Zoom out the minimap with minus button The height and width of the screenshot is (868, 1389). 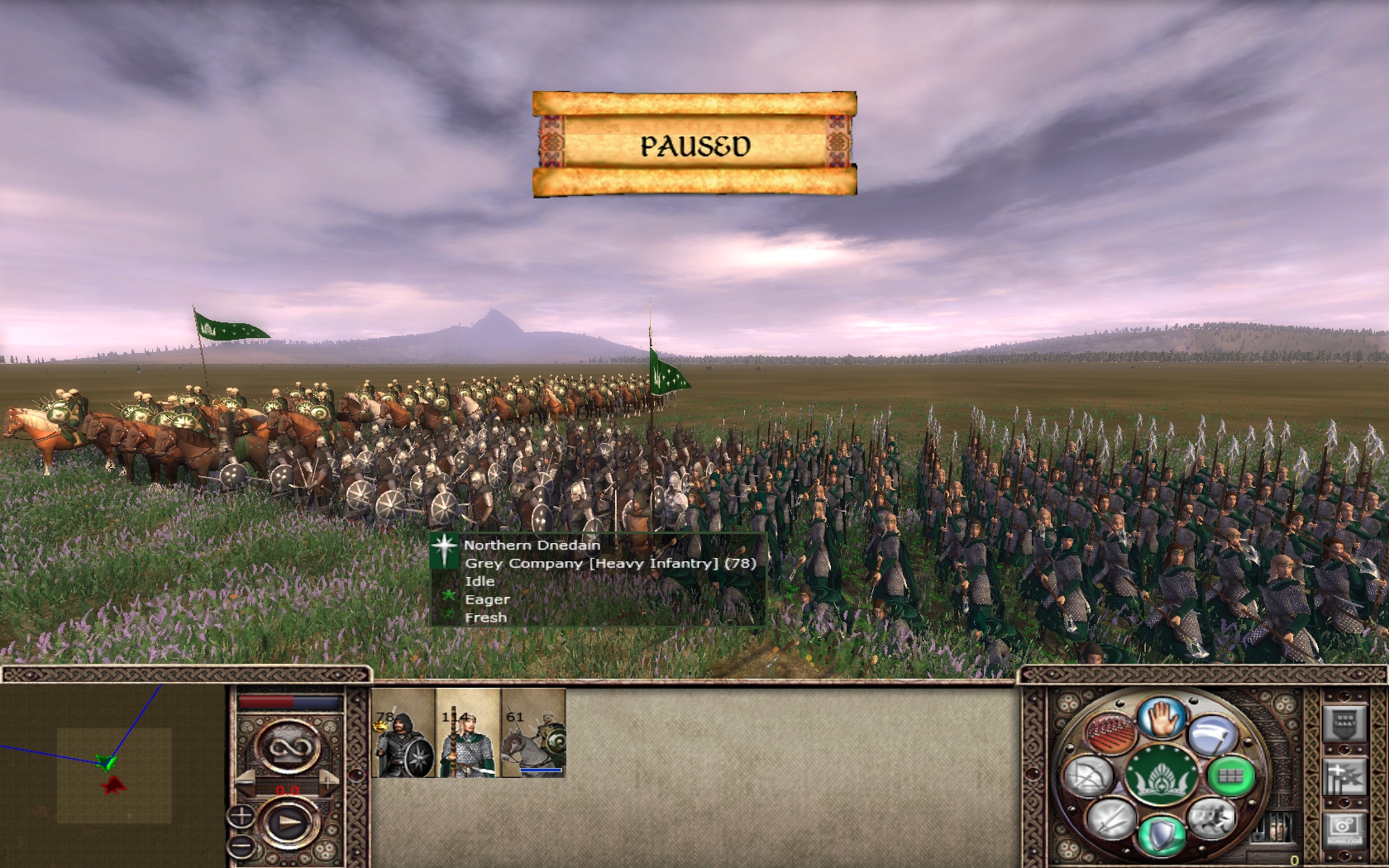point(241,845)
